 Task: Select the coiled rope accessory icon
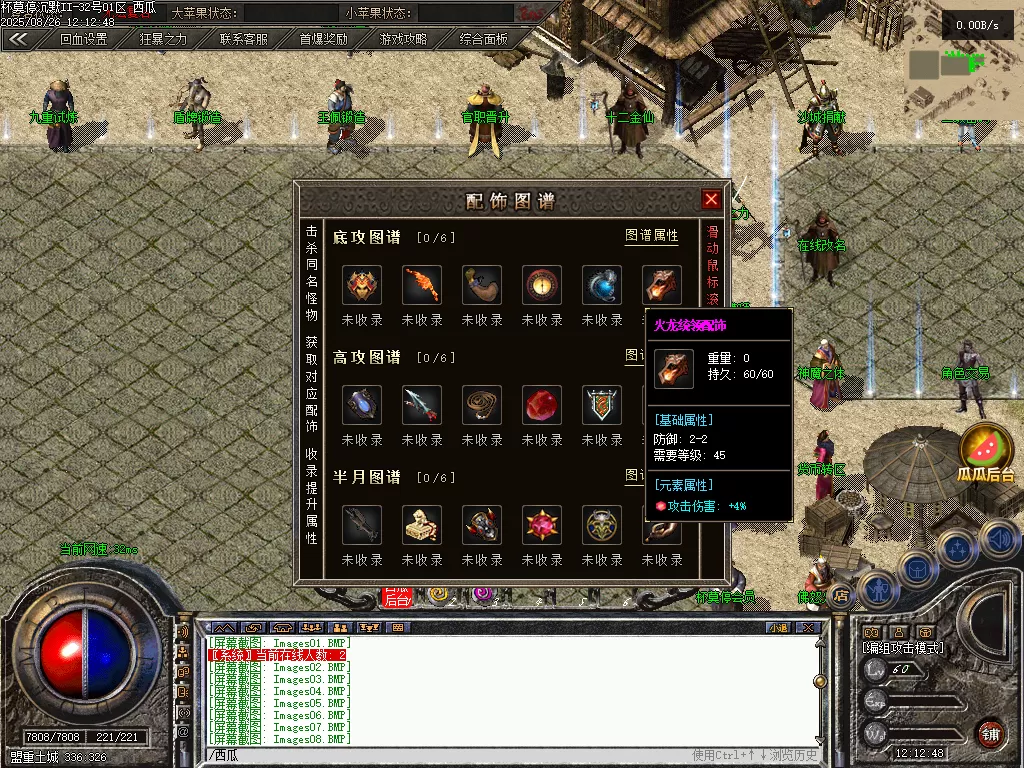click(x=482, y=405)
